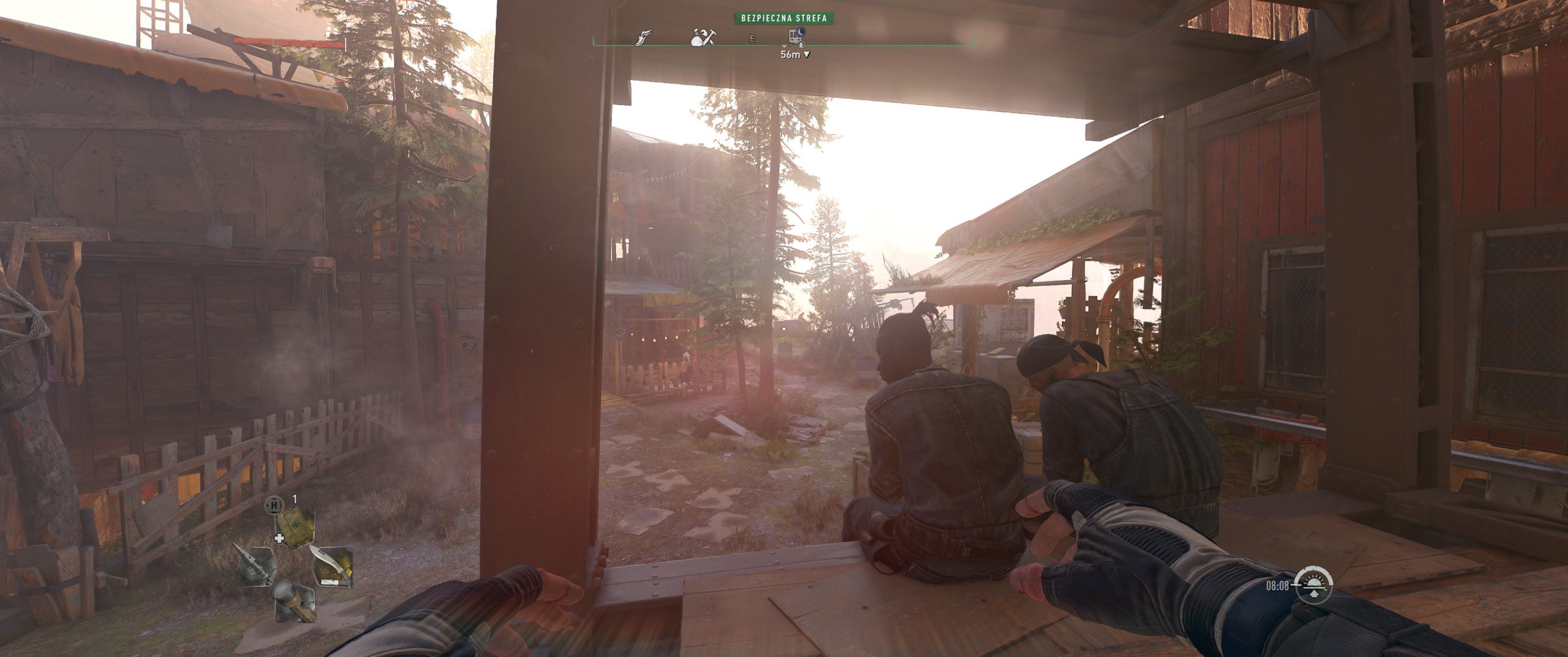Select the winged shoe compass marker

tap(644, 37)
